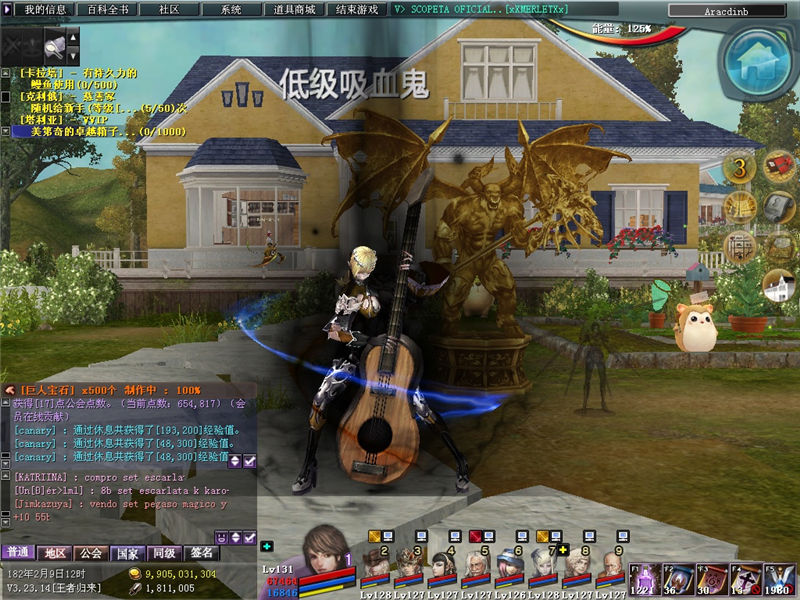
Task: Select the golden number 3 round icon
Action: coord(740,167)
